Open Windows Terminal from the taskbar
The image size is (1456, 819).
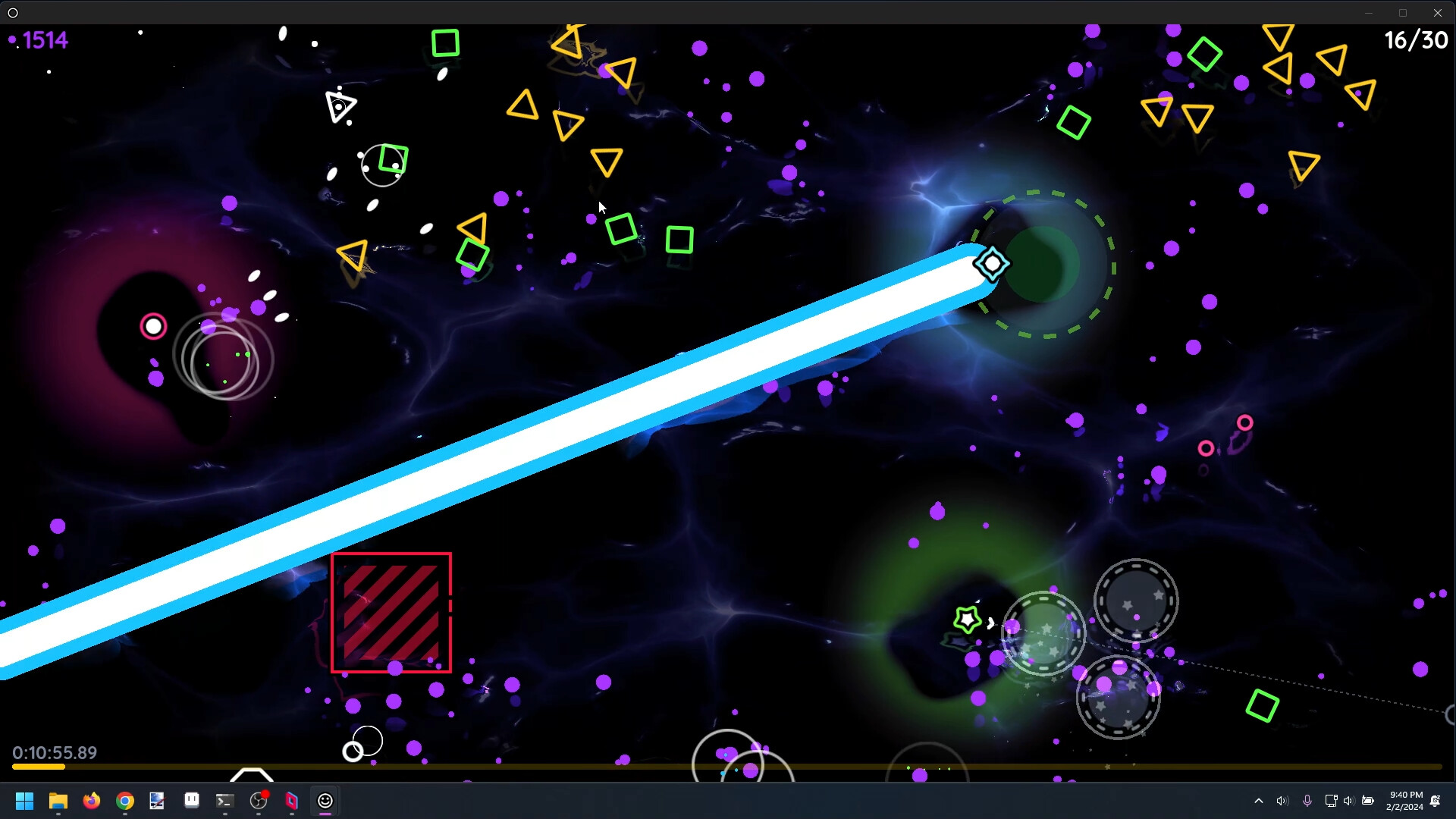223,801
